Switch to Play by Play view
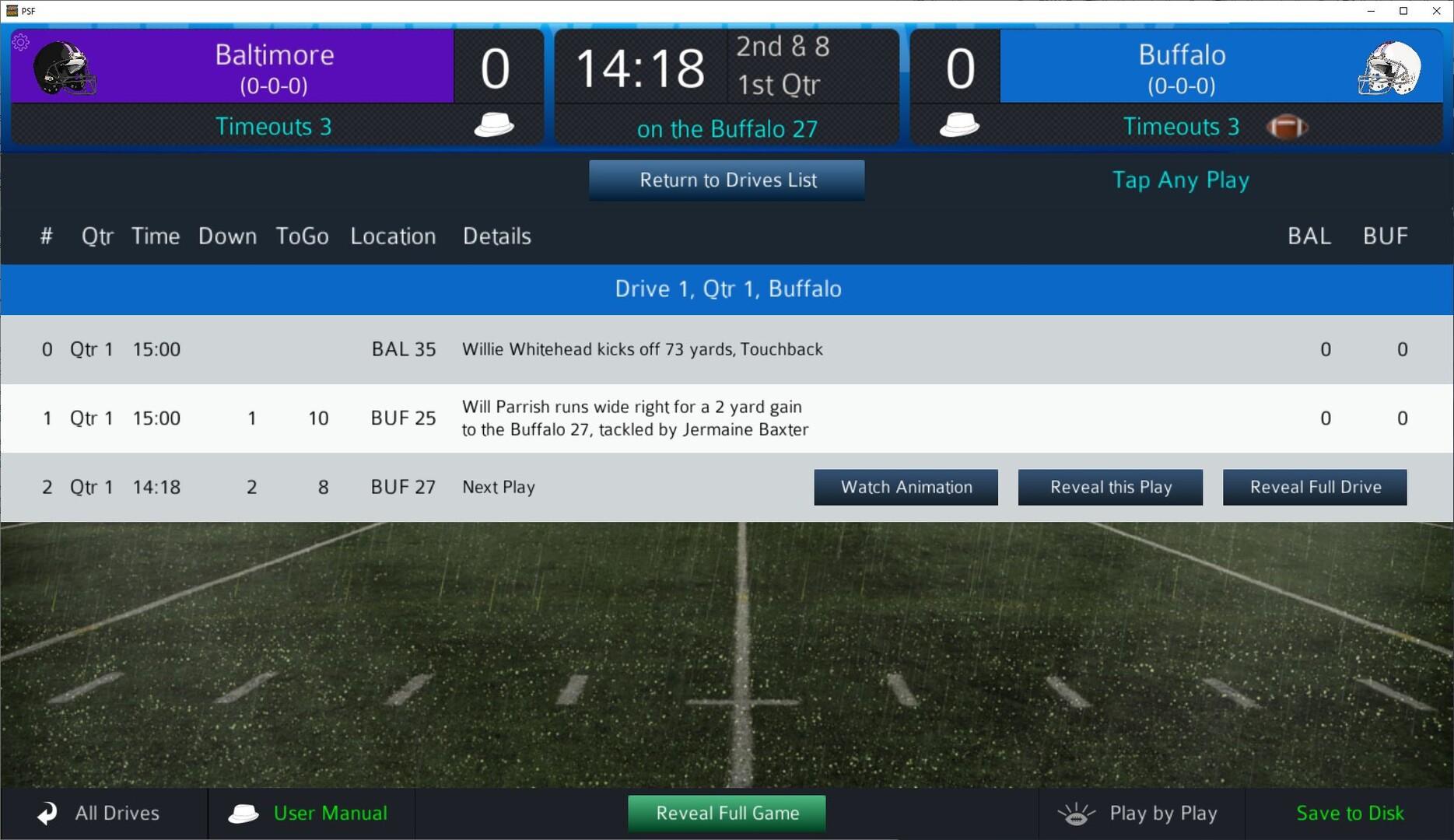 pos(1163,813)
